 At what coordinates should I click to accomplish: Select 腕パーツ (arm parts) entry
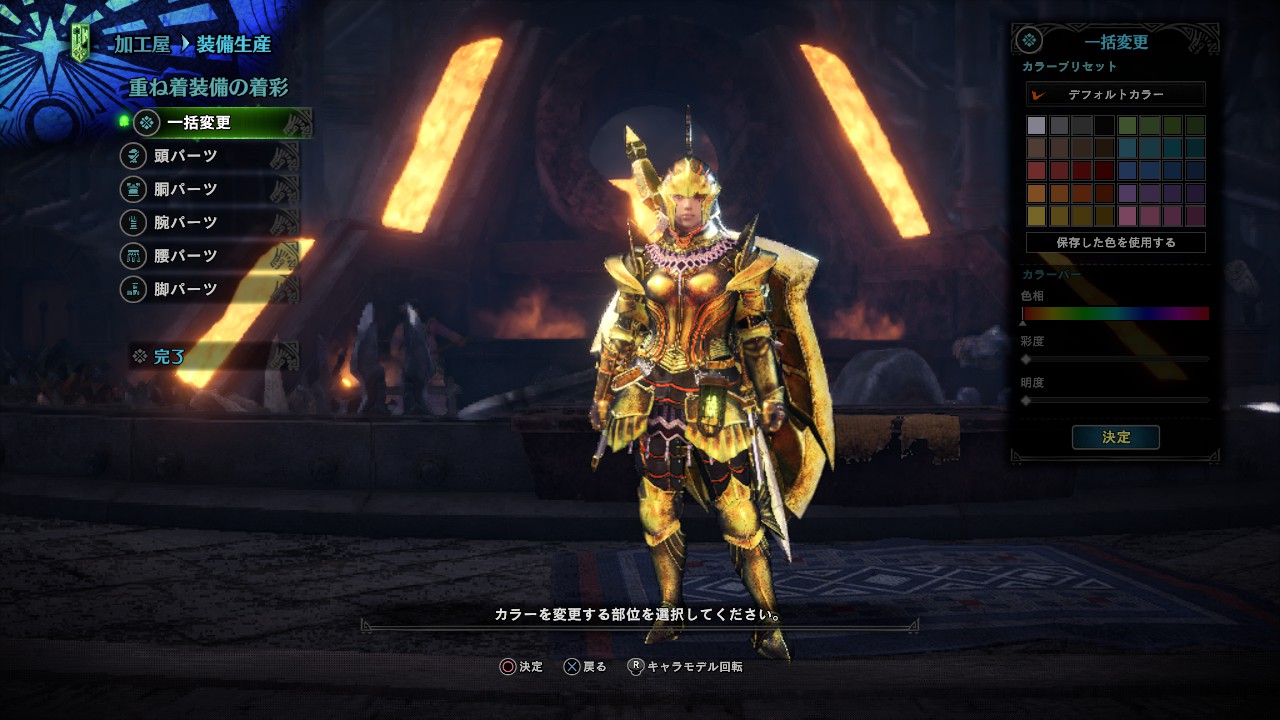coord(185,222)
